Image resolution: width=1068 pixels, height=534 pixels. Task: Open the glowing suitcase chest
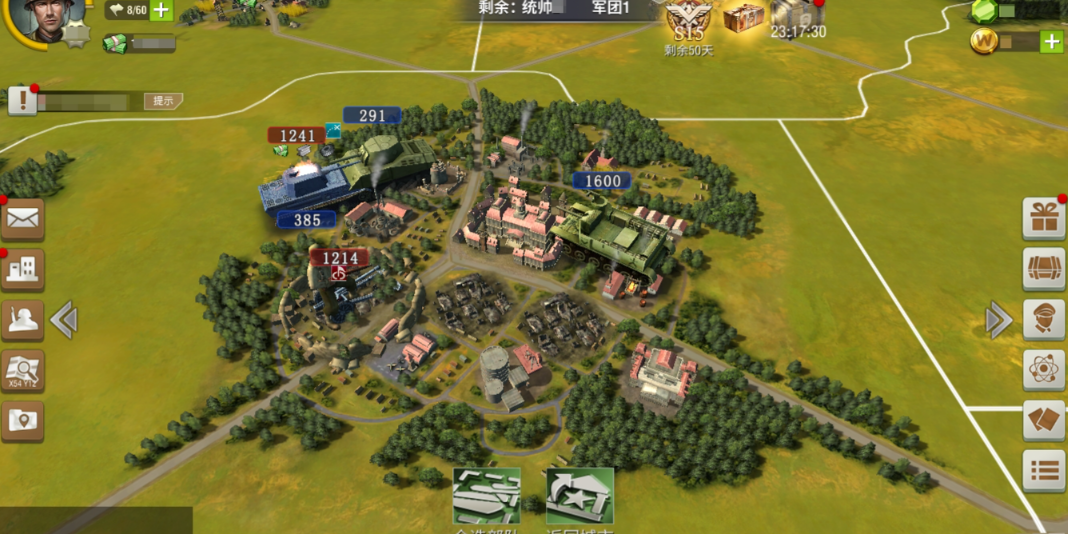click(x=743, y=17)
